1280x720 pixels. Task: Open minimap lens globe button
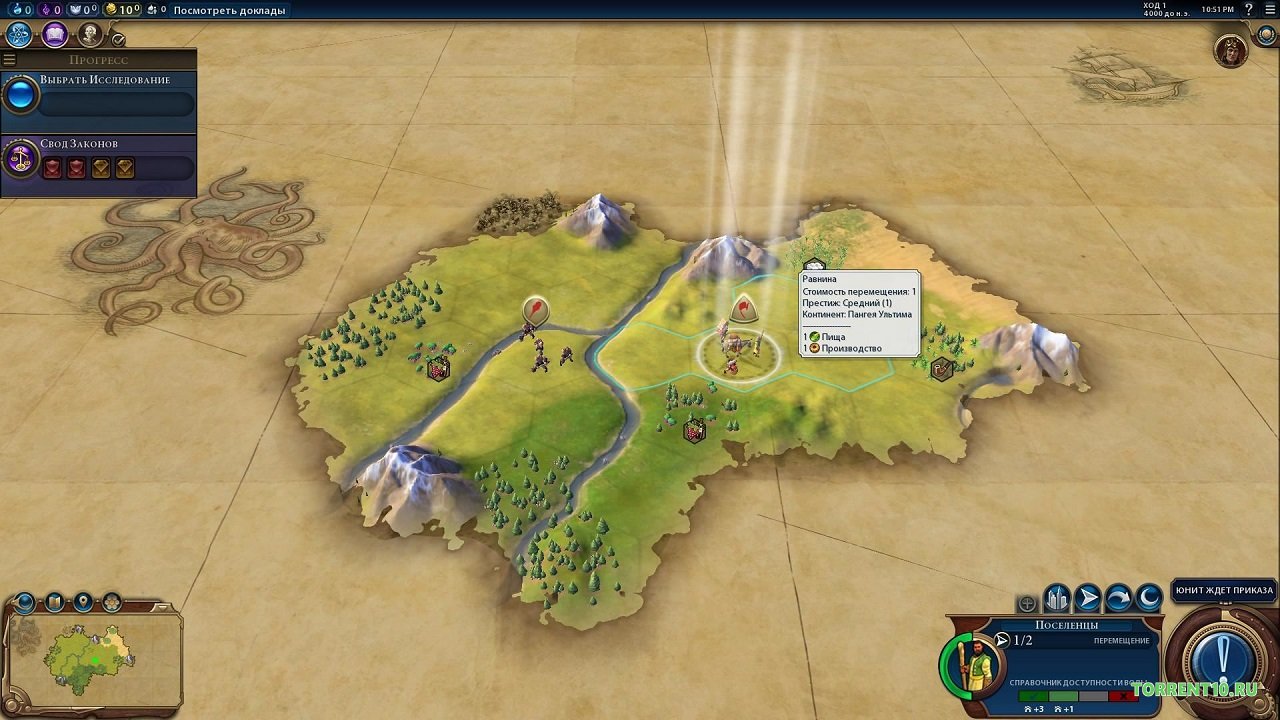pyautogui.click(x=25, y=602)
